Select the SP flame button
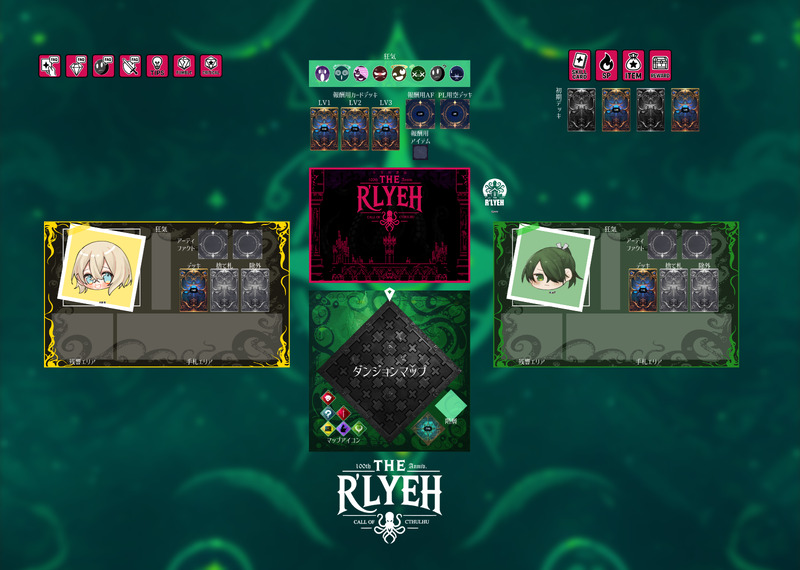 click(607, 63)
